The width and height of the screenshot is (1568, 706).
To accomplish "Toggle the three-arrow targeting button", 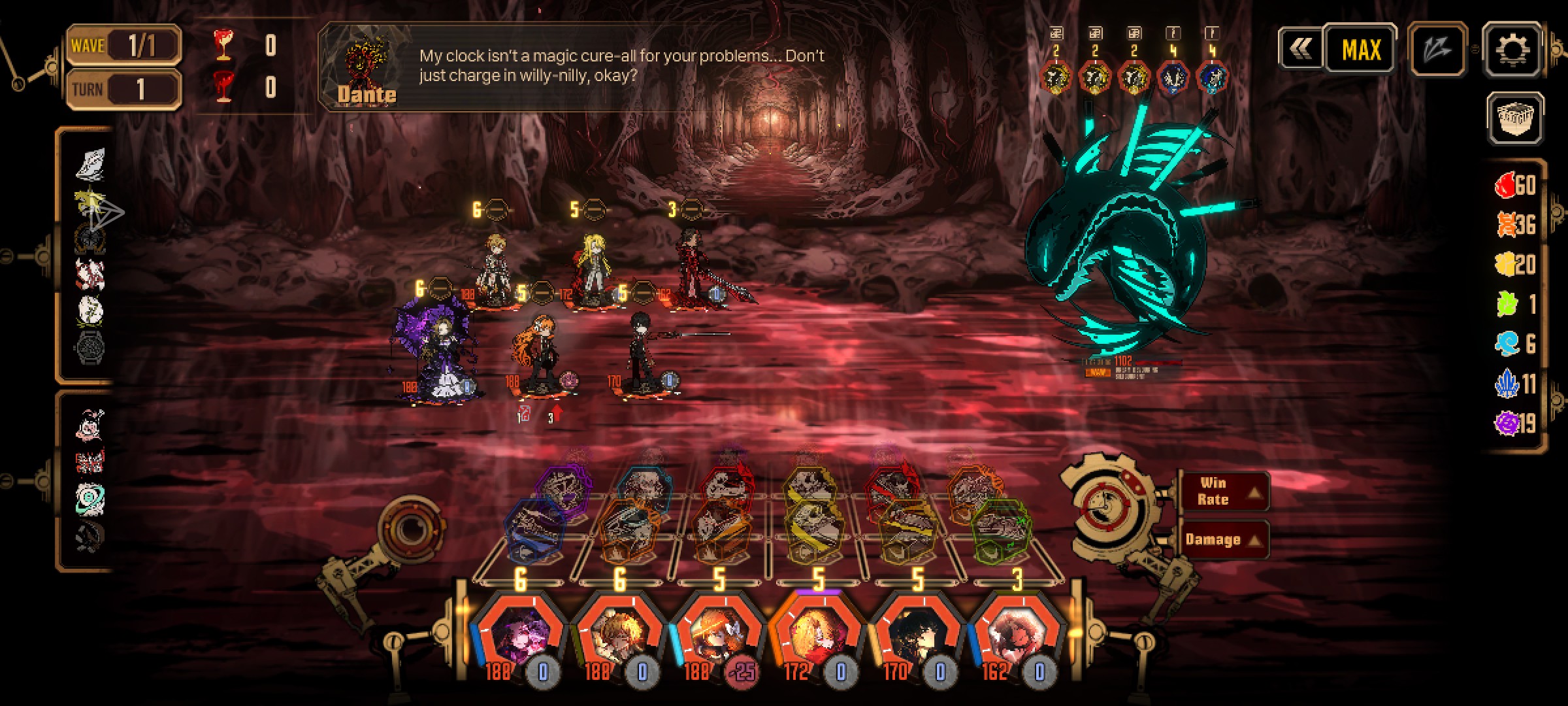I will pos(1437,49).
